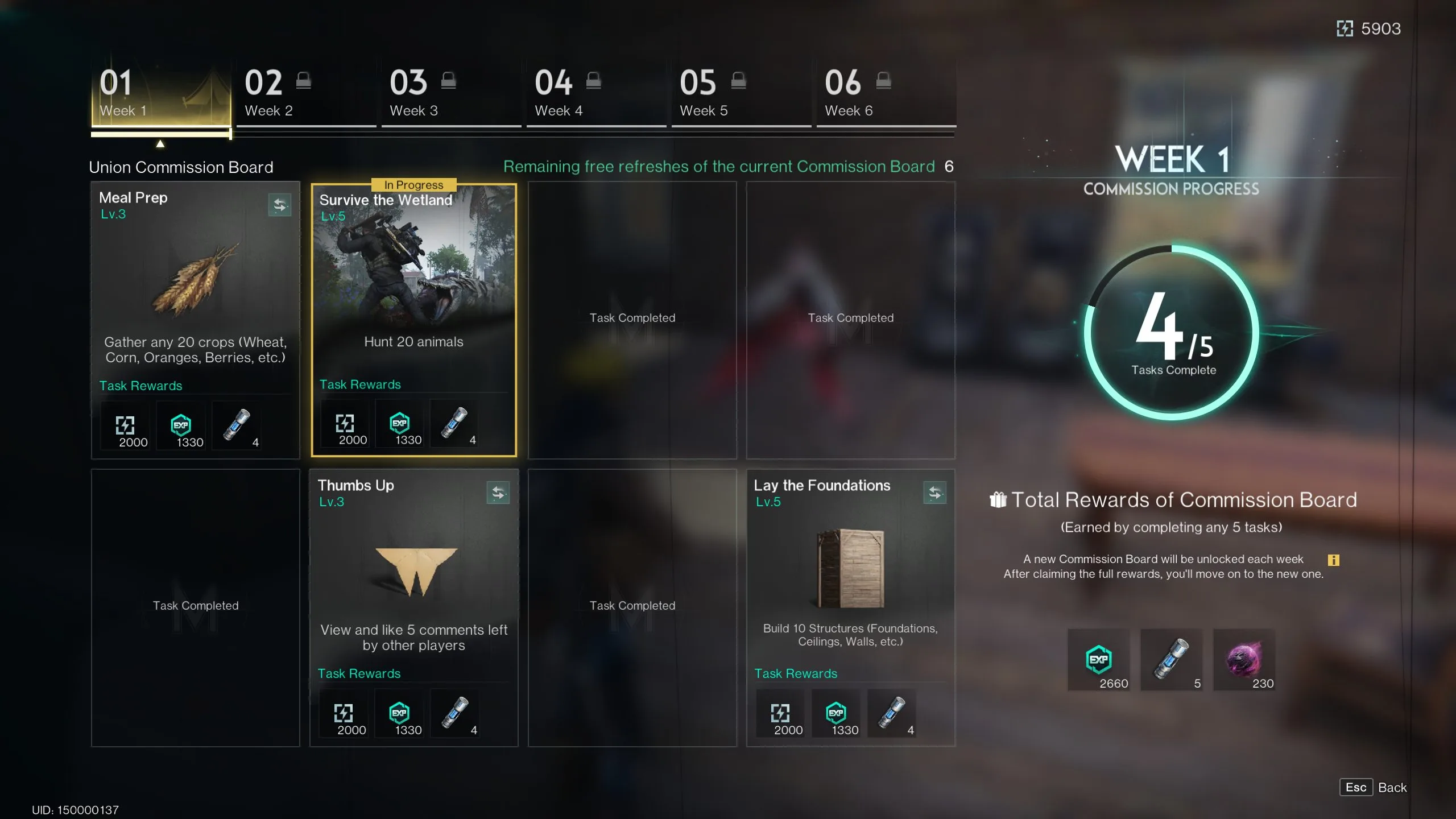The width and height of the screenshot is (1456, 819).
Task: Switch to the Week 5 tab
Action: tap(741, 94)
